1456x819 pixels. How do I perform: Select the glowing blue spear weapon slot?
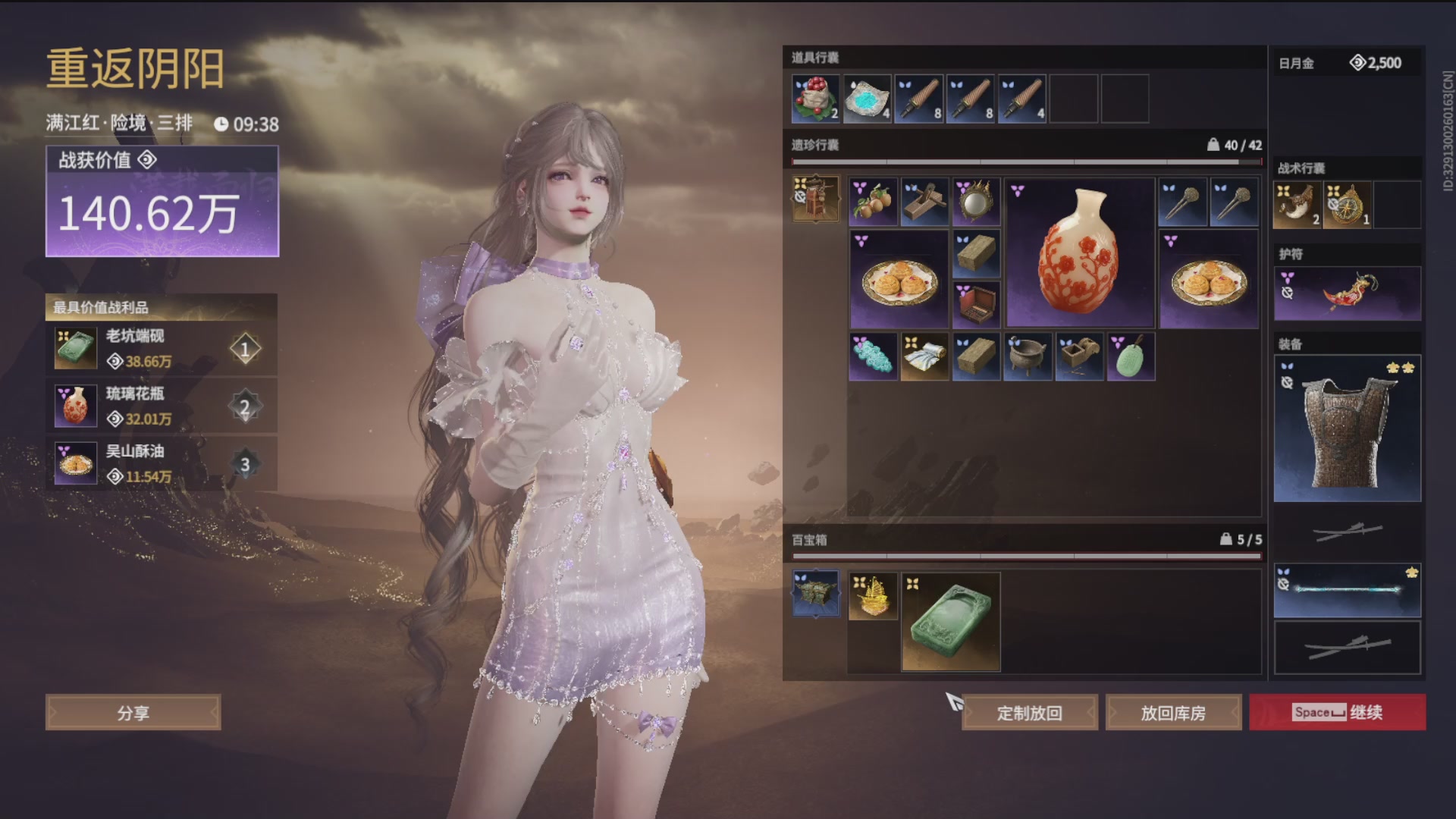[x=1348, y=590]
